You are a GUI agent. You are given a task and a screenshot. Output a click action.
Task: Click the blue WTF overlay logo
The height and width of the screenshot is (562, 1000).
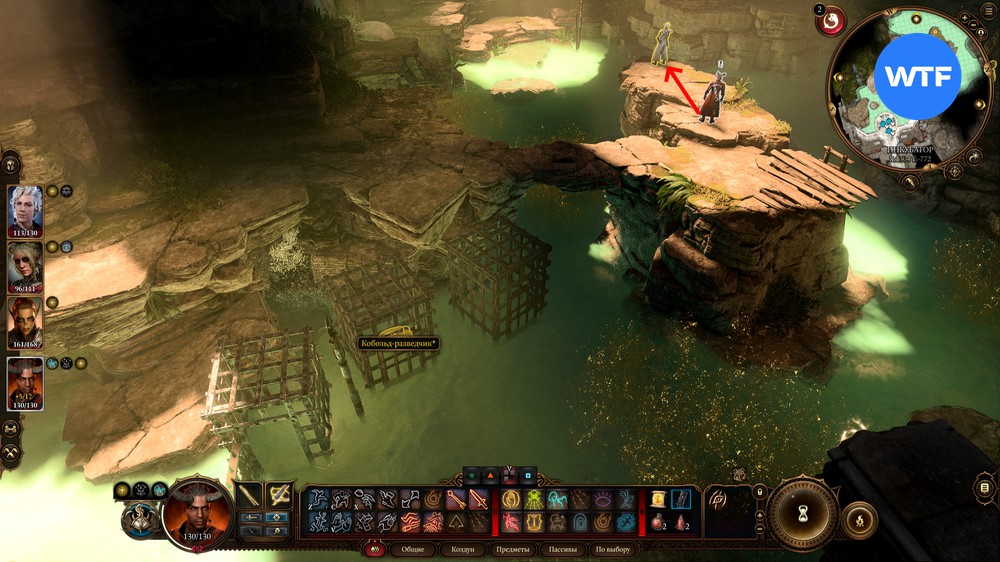point(917,76)
